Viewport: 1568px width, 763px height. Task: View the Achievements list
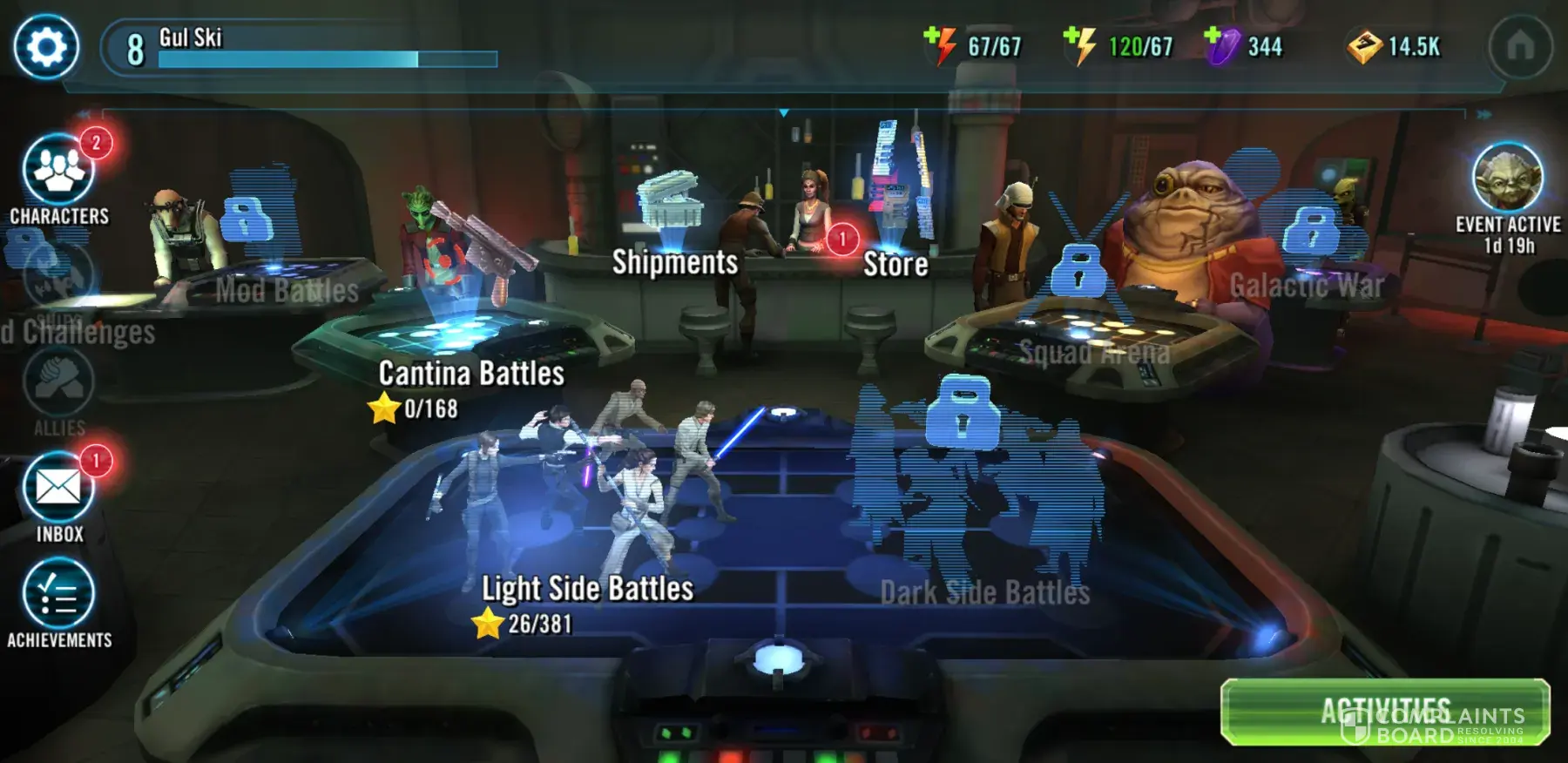(x=58, y=596)
